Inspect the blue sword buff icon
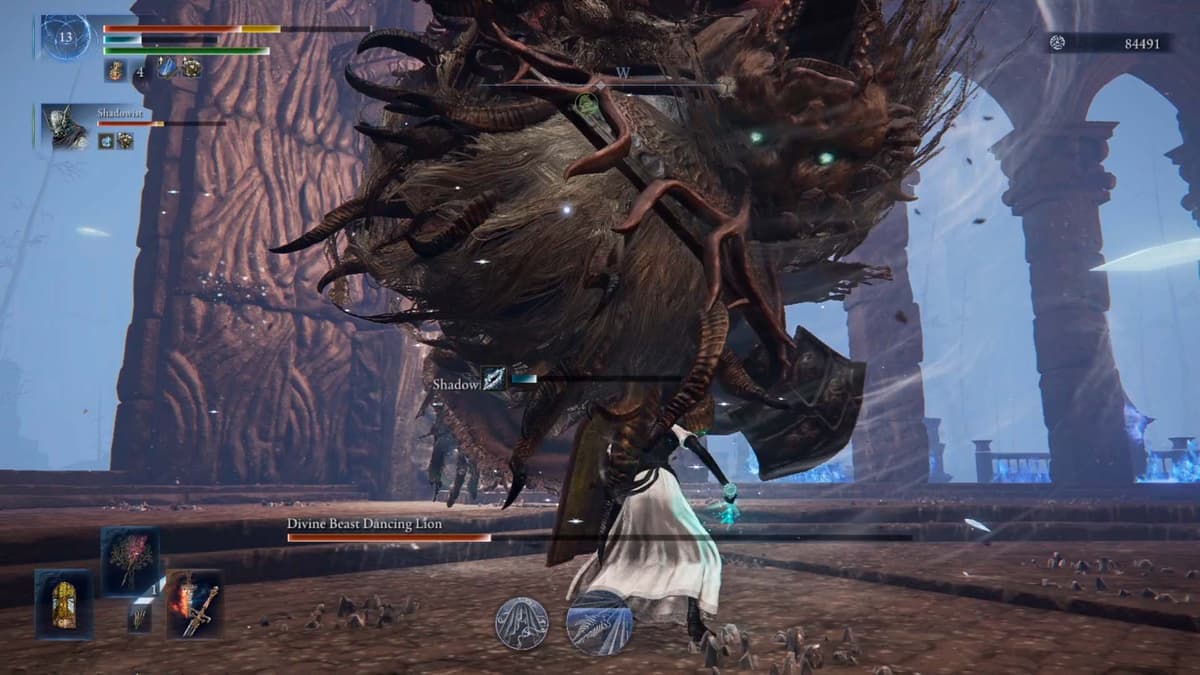The height and width of the screenshot is (675, 1200). click(167, 68)
